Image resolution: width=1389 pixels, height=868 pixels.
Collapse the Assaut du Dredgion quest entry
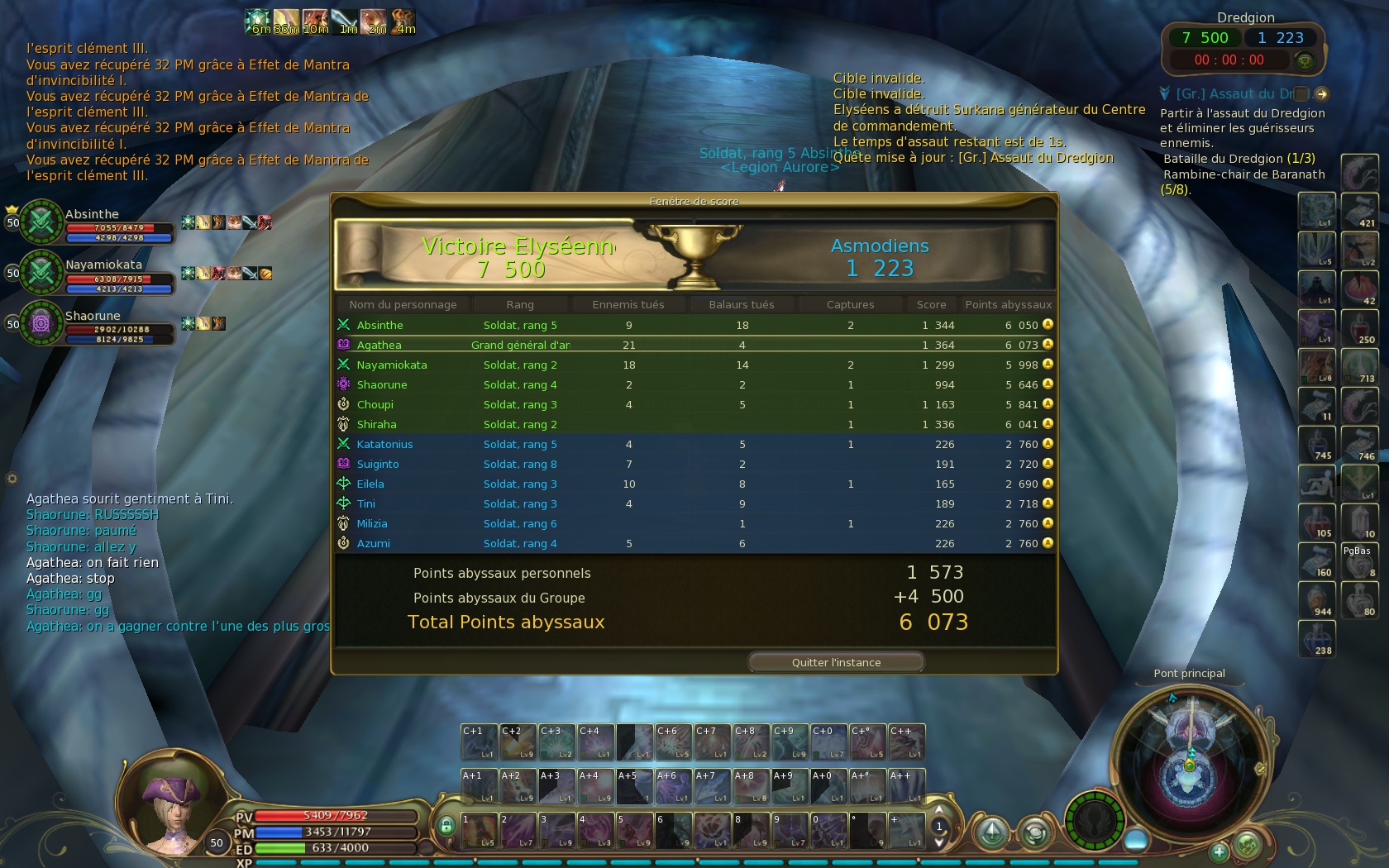[x=1165, y=94]
